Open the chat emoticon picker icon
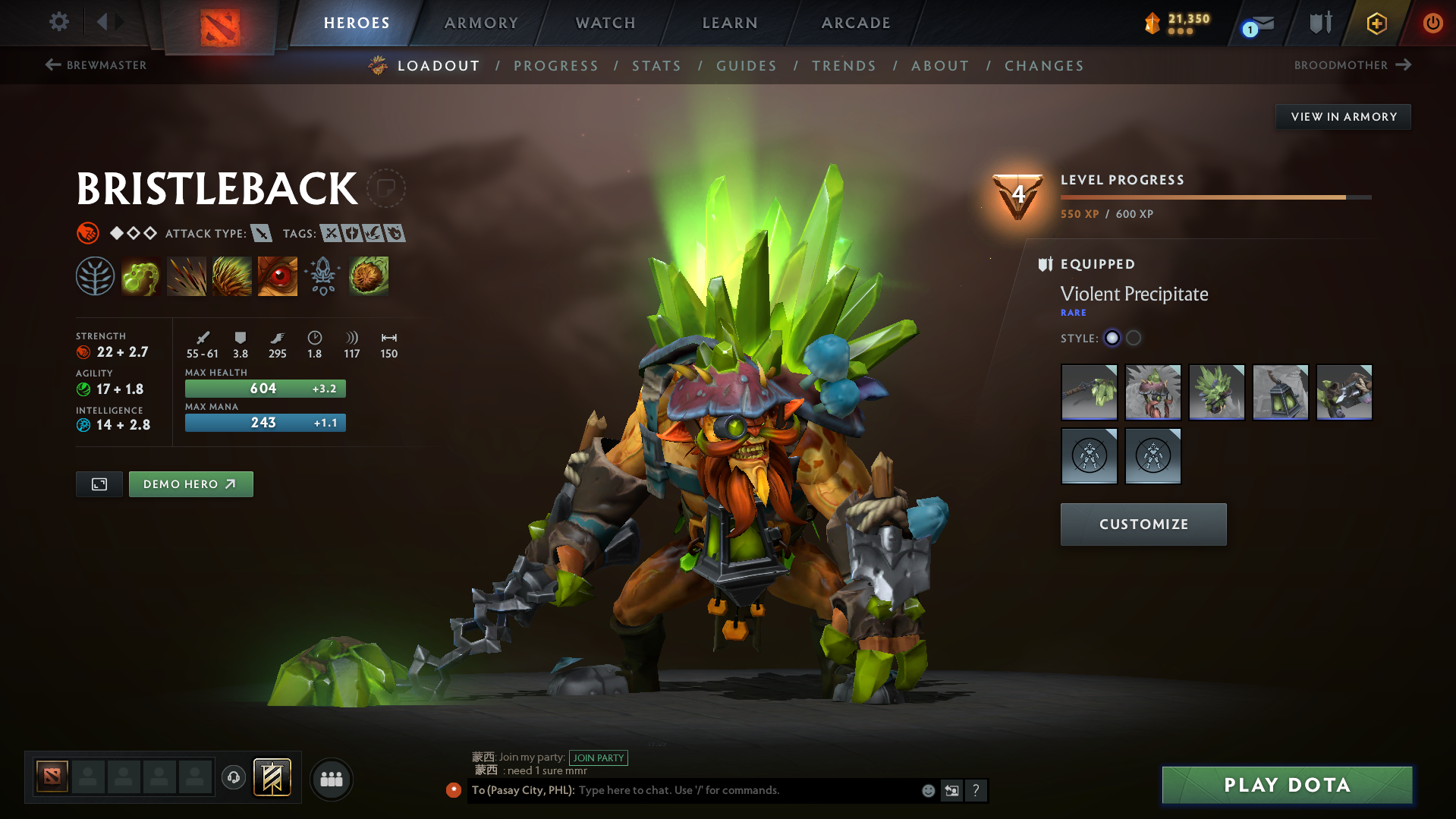This screenshot has height=819, width=1456. pyautogui.click(x=927, y=790)
